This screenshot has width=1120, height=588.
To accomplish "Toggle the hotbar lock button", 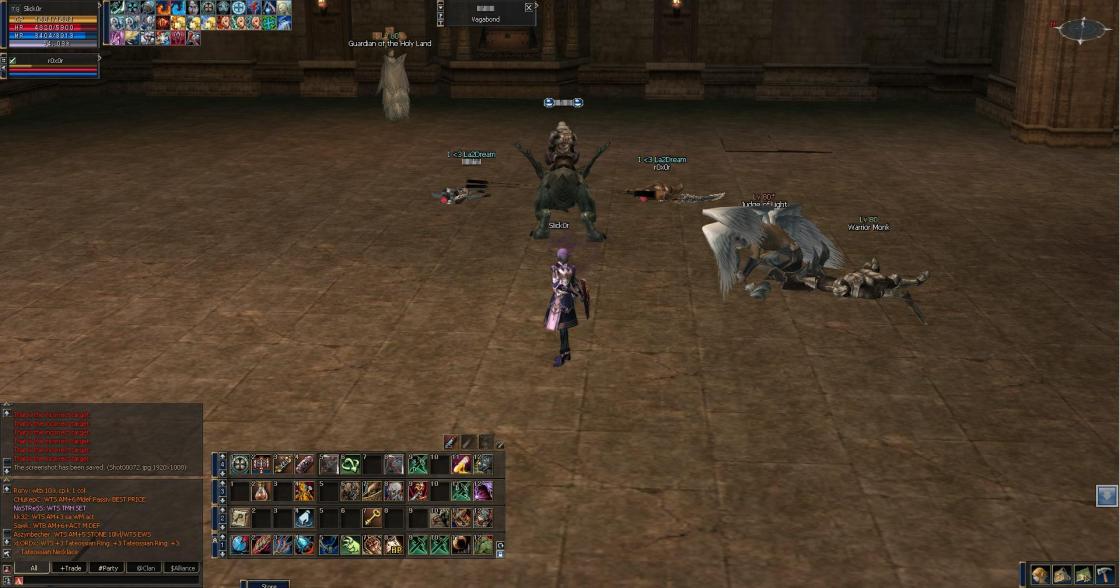I will click(x=500, y=552).
